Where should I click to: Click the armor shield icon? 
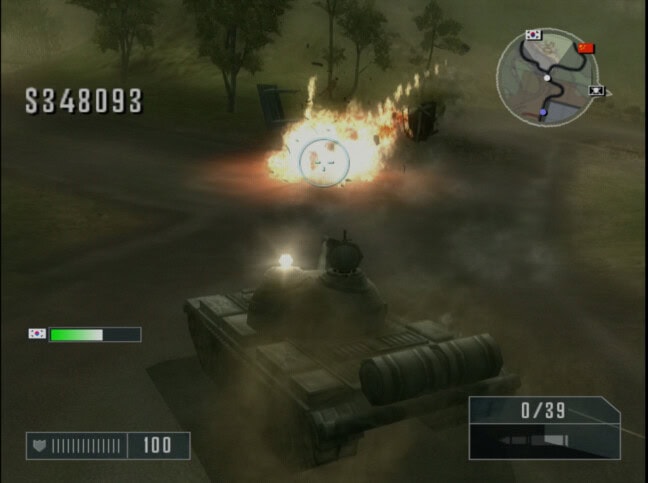(x=41, y=445)
